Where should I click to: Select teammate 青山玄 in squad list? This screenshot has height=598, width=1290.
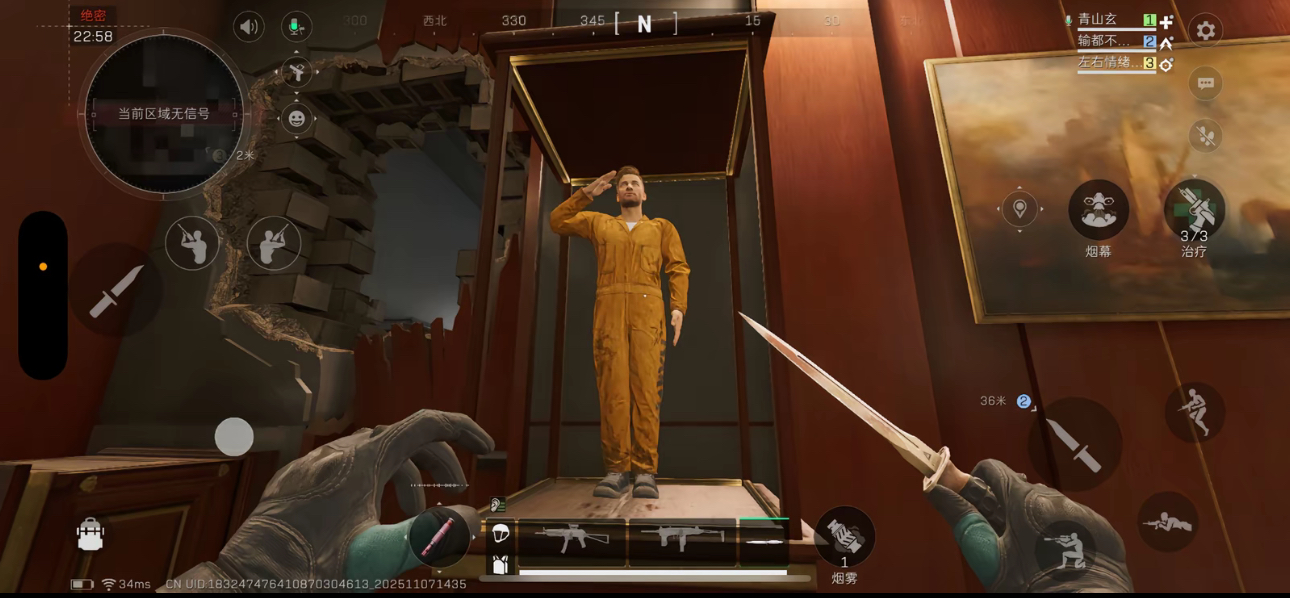1098,20
